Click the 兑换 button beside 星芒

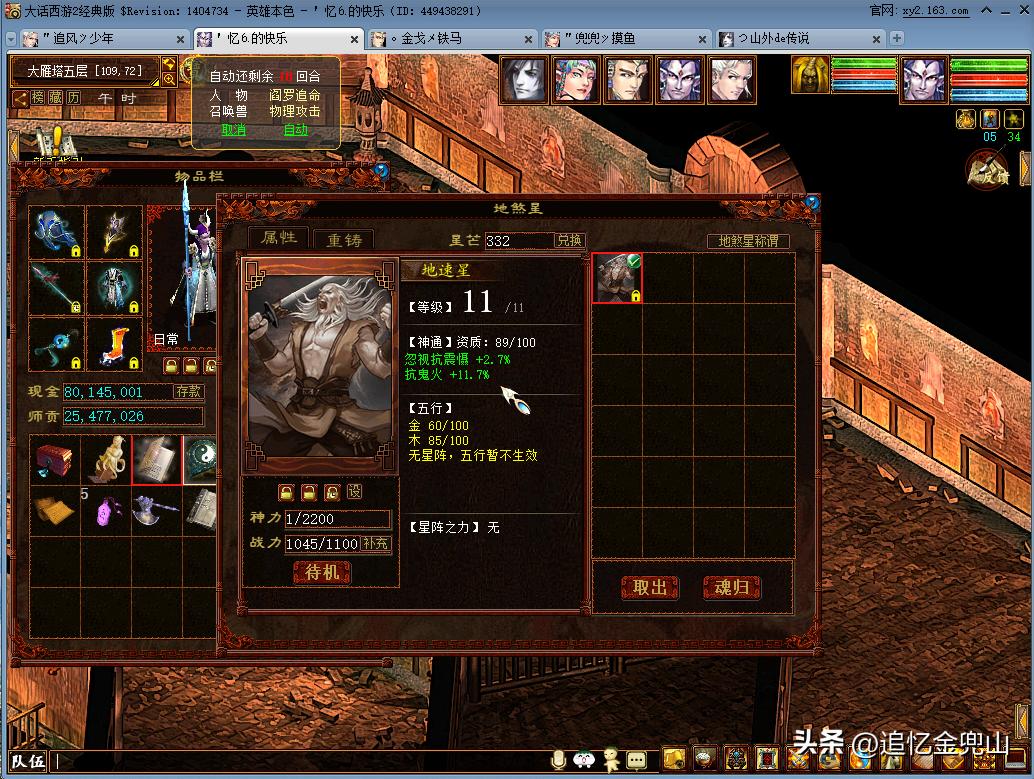(x=570, y=241)
